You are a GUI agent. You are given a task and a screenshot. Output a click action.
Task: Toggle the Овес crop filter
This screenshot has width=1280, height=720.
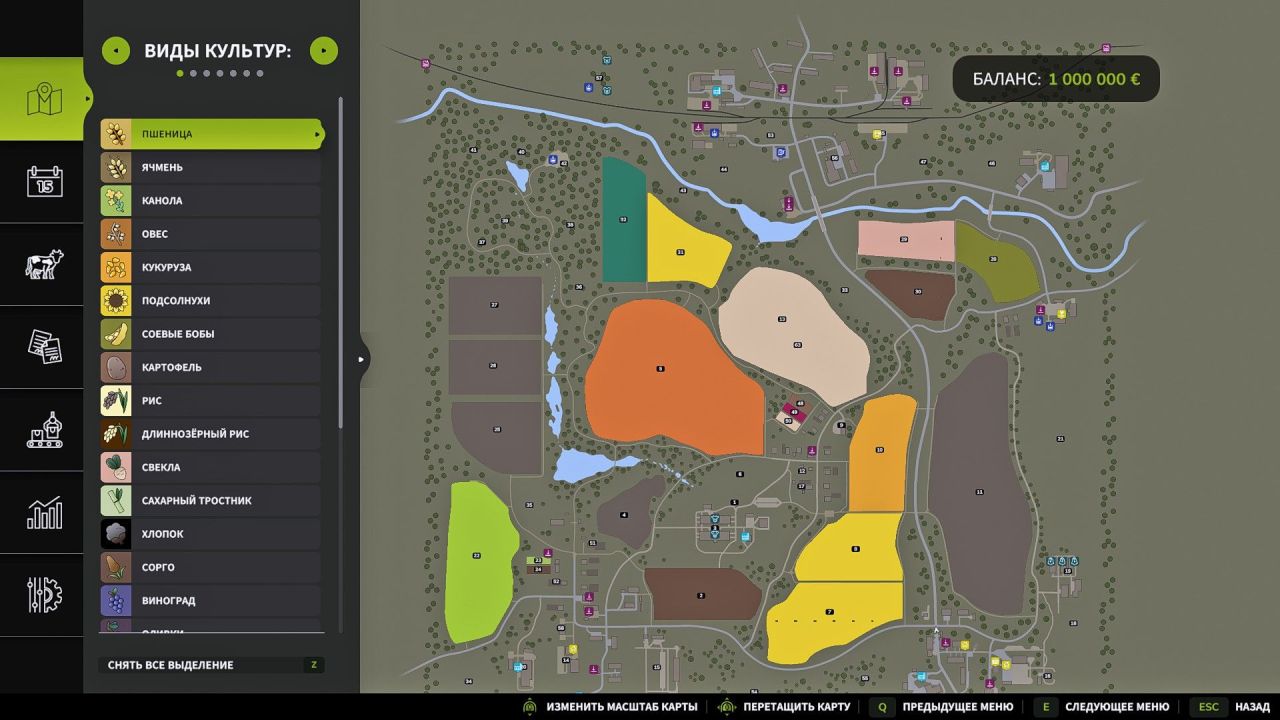[211, 234]
